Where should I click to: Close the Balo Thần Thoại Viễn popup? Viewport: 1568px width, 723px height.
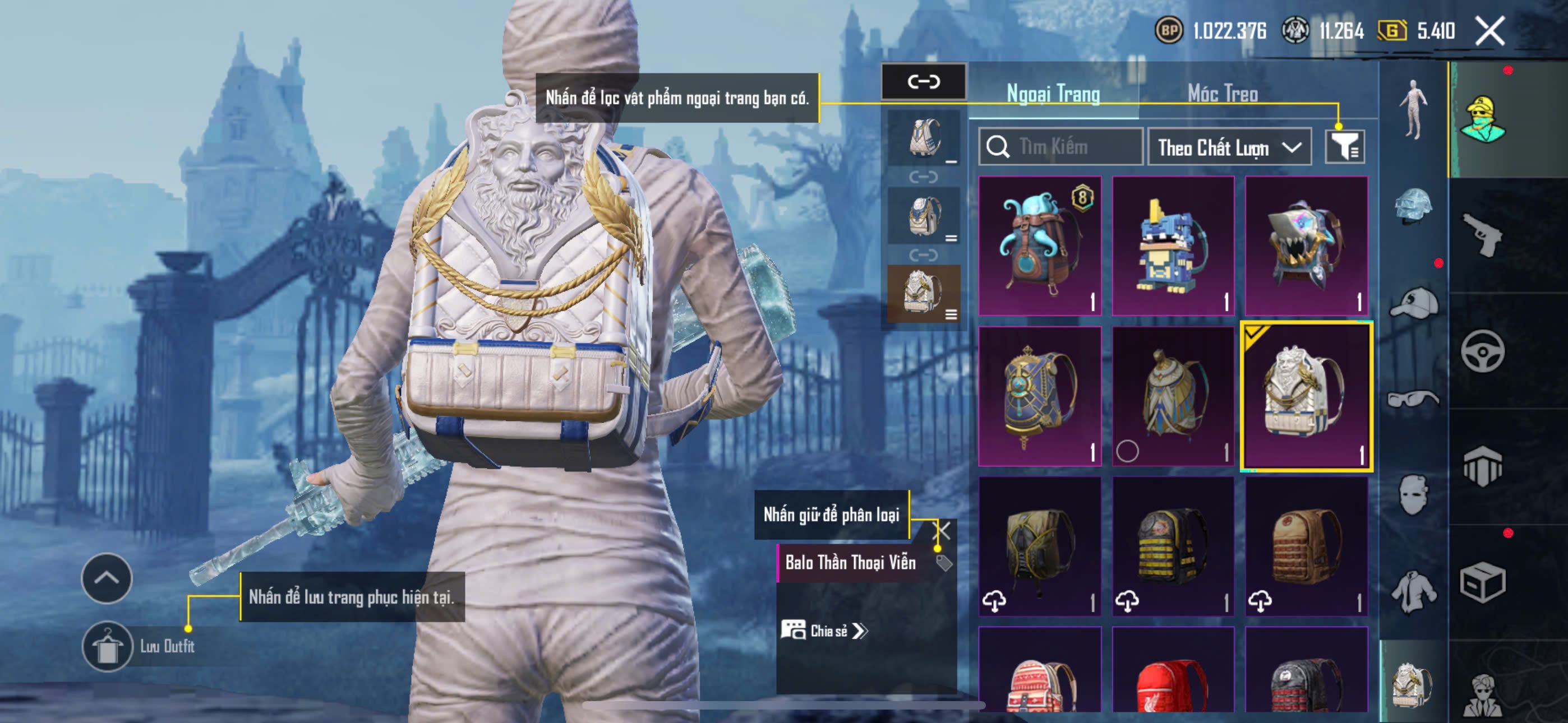(941, 530)
